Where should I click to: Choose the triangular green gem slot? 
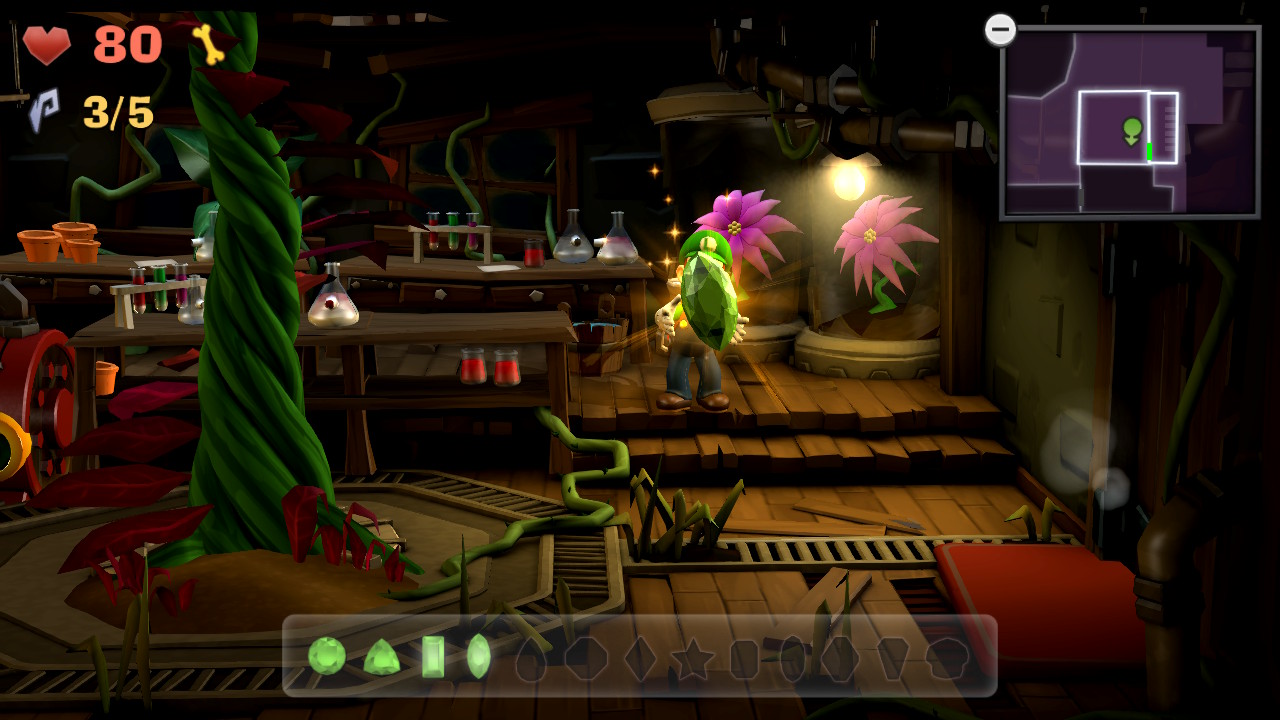pos(381,657)
